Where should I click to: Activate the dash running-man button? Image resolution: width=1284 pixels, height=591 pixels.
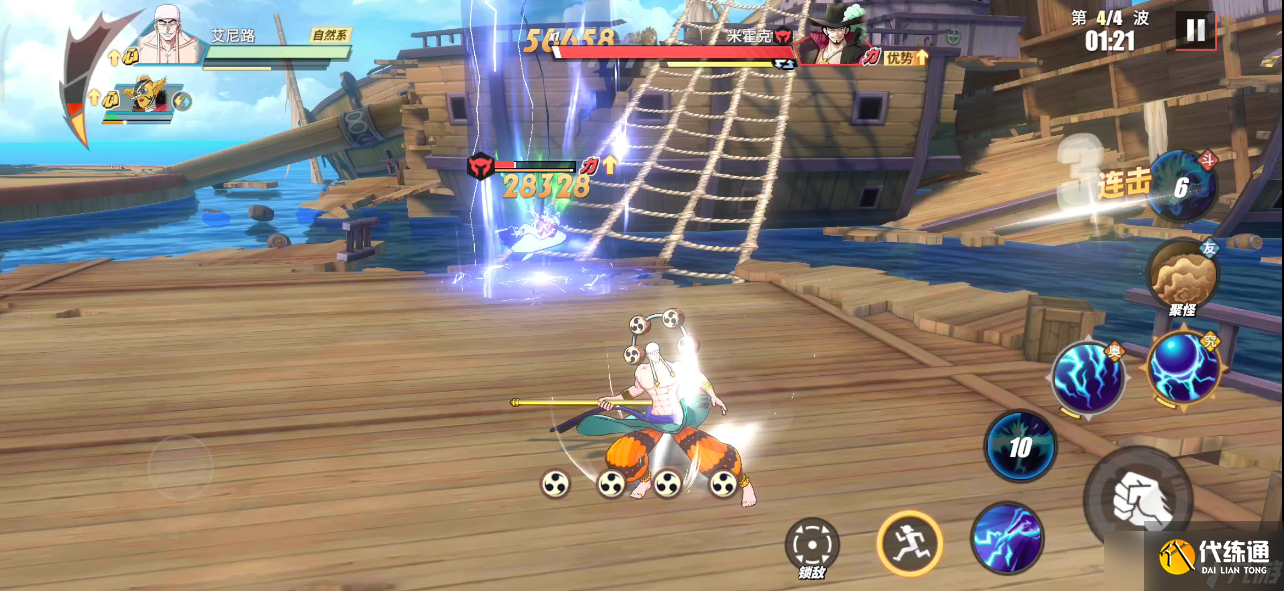click(x=909, y=543)
